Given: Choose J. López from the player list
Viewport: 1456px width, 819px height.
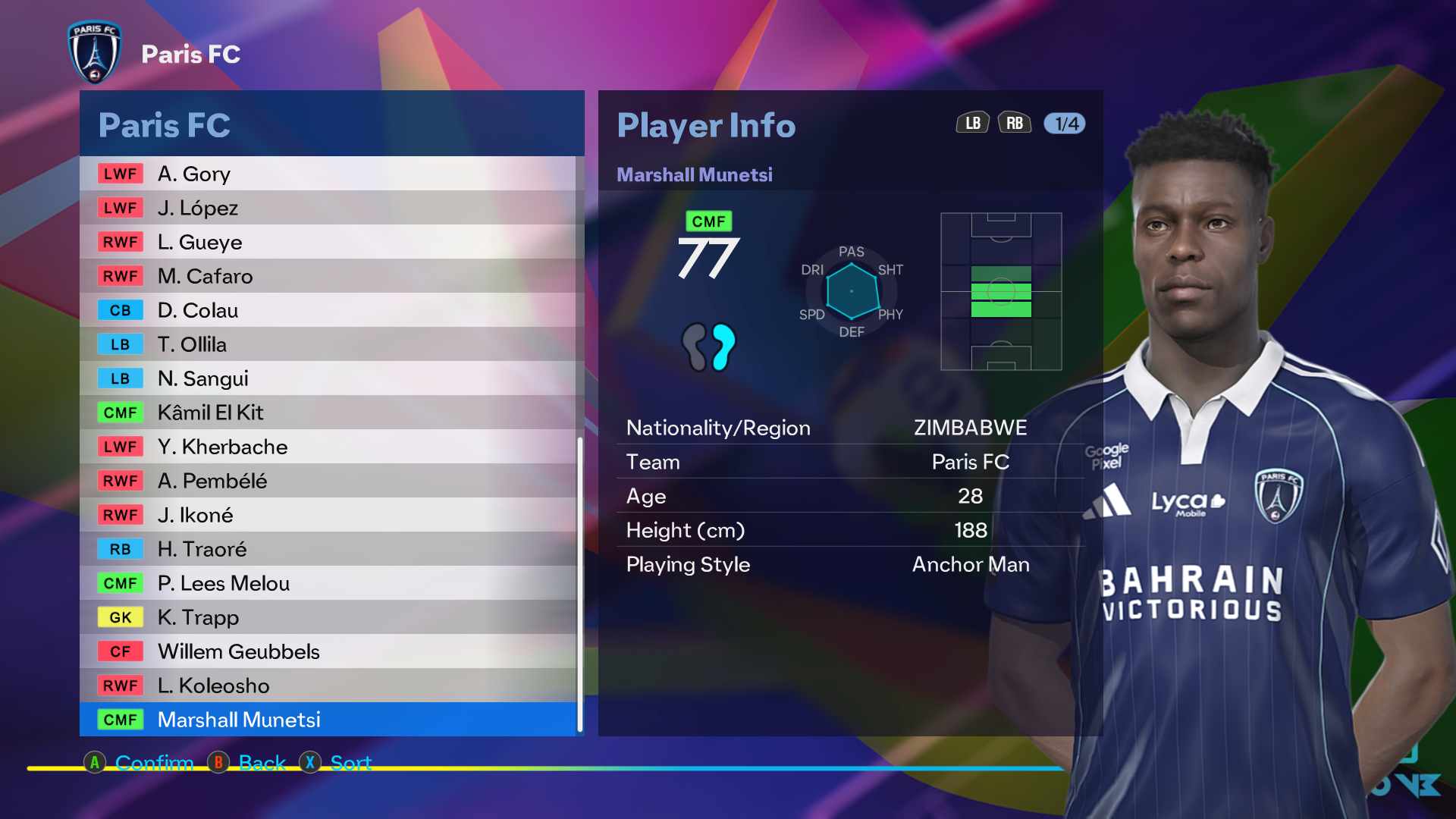Looking at the screenshot, I should point(328,208).
